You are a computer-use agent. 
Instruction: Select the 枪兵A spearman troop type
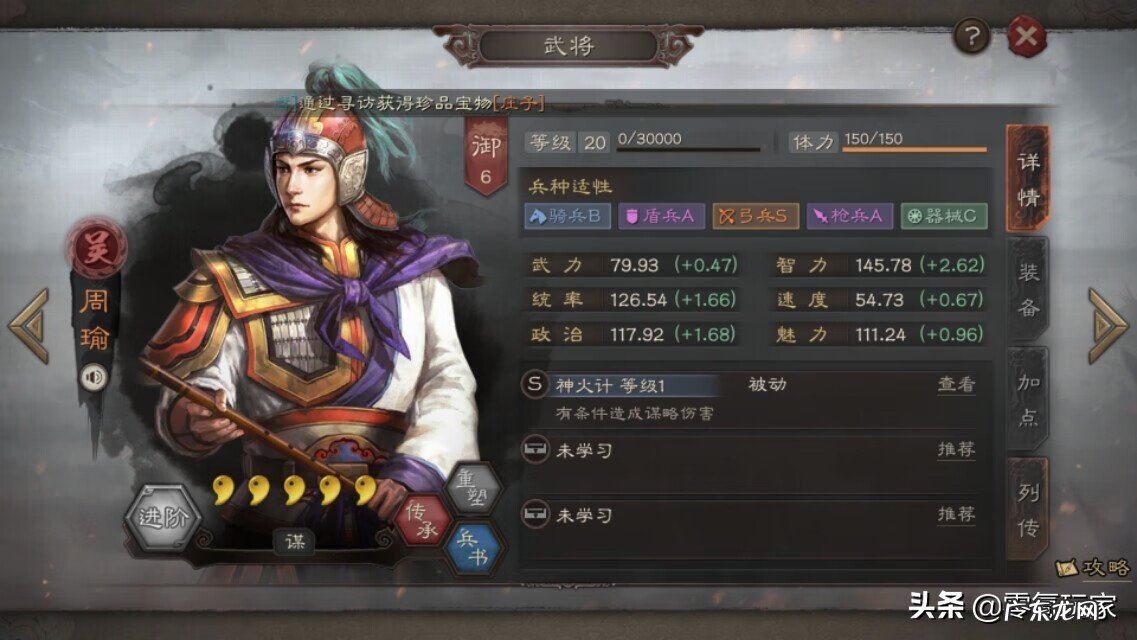(848, 216)
